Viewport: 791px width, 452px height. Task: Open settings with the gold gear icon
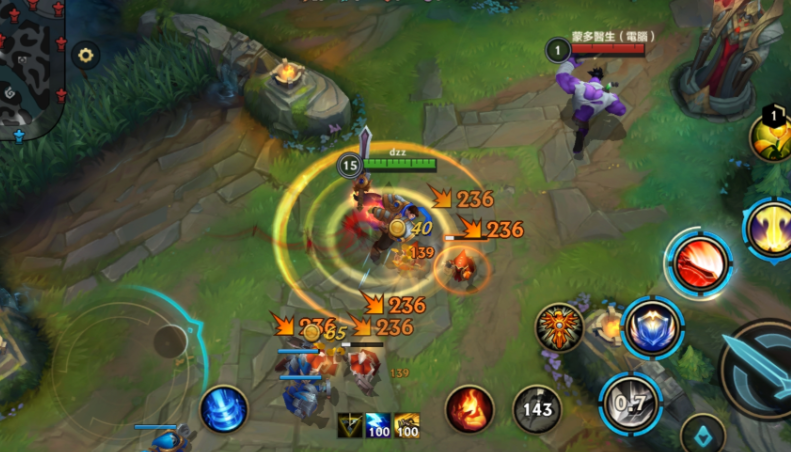click(x=86, y=55)
